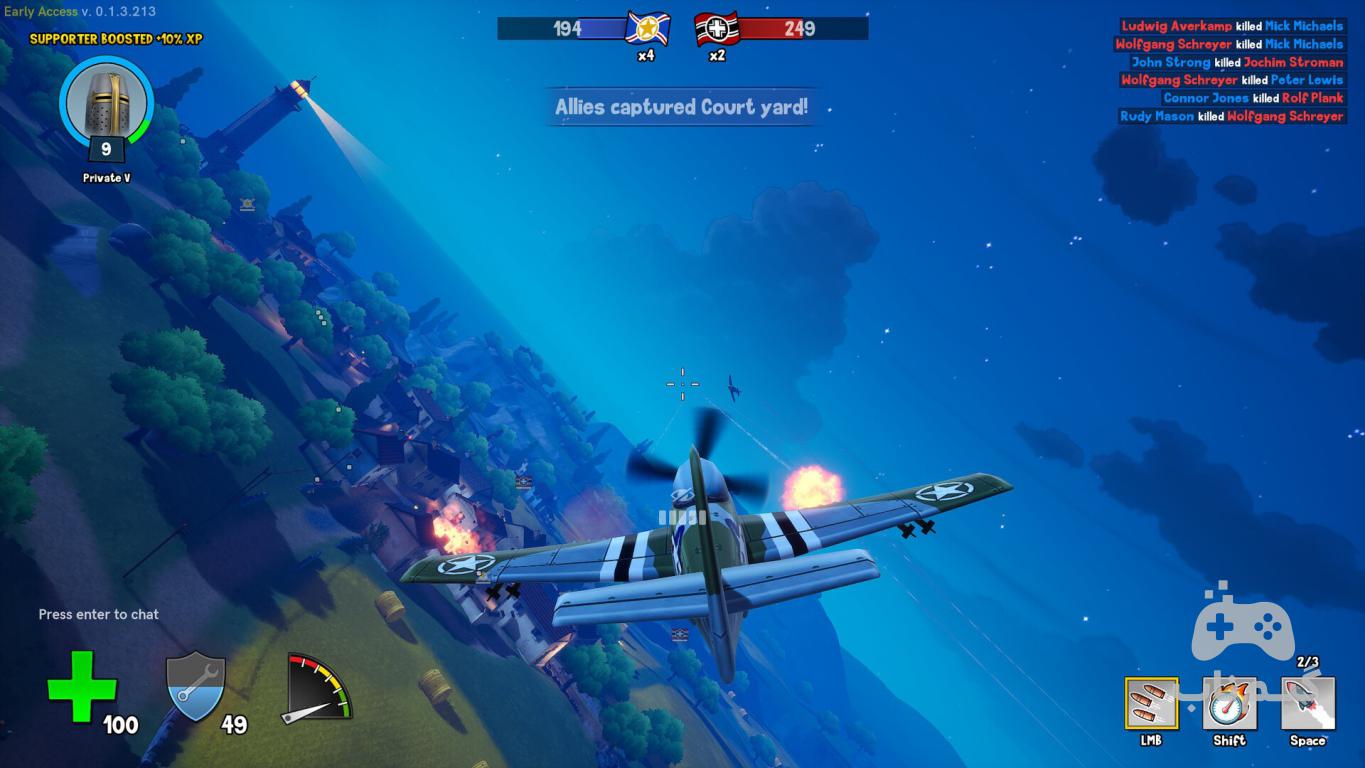This screenshot has height=768, width=1365.
Task: Open the knight helmet player avatar
Action: [106, 104]
